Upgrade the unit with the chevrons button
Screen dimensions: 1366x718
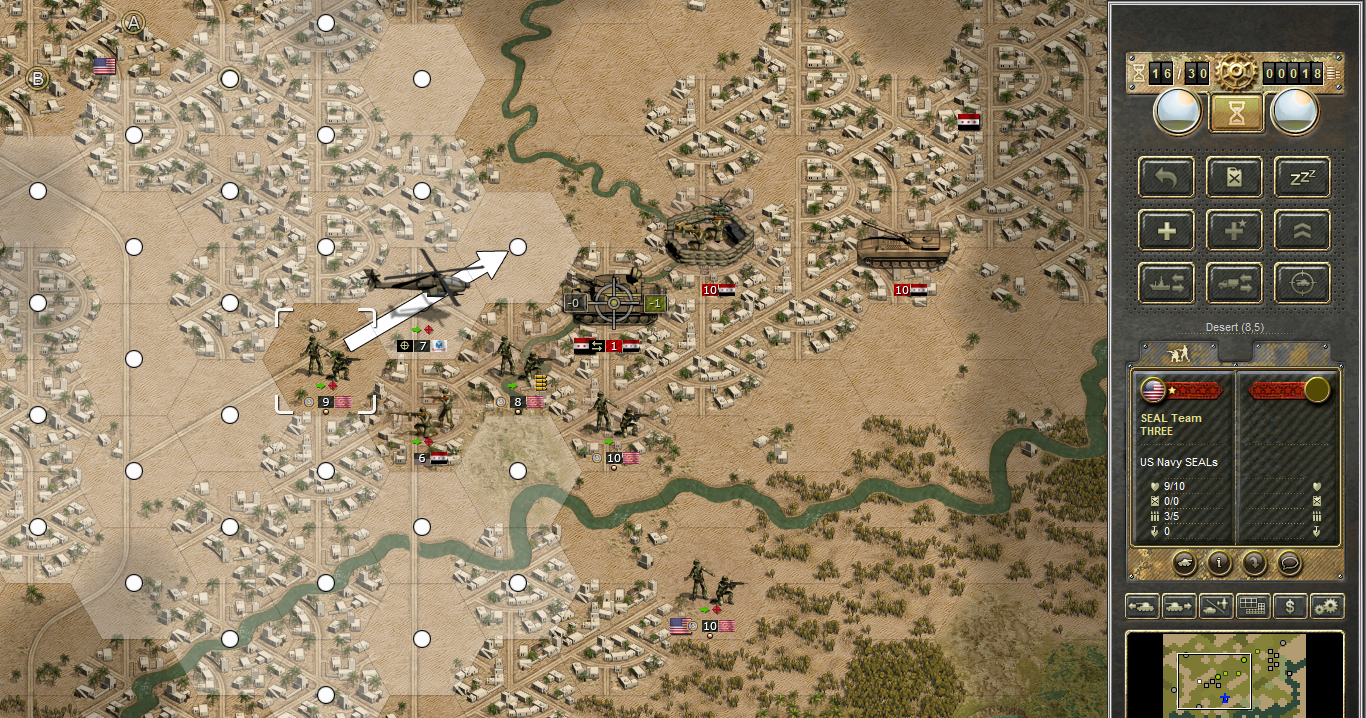[1302, 231]
